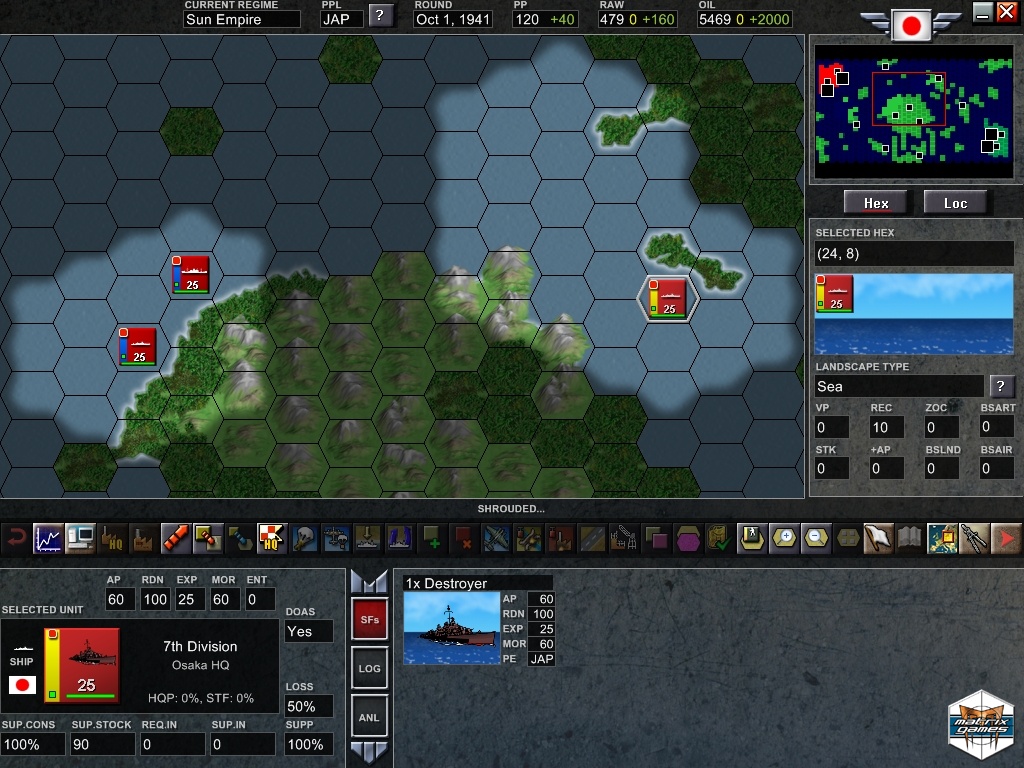The image size is (1024, 768).
Task: Activate the orange arrow move icon
Action: point(176,539)
